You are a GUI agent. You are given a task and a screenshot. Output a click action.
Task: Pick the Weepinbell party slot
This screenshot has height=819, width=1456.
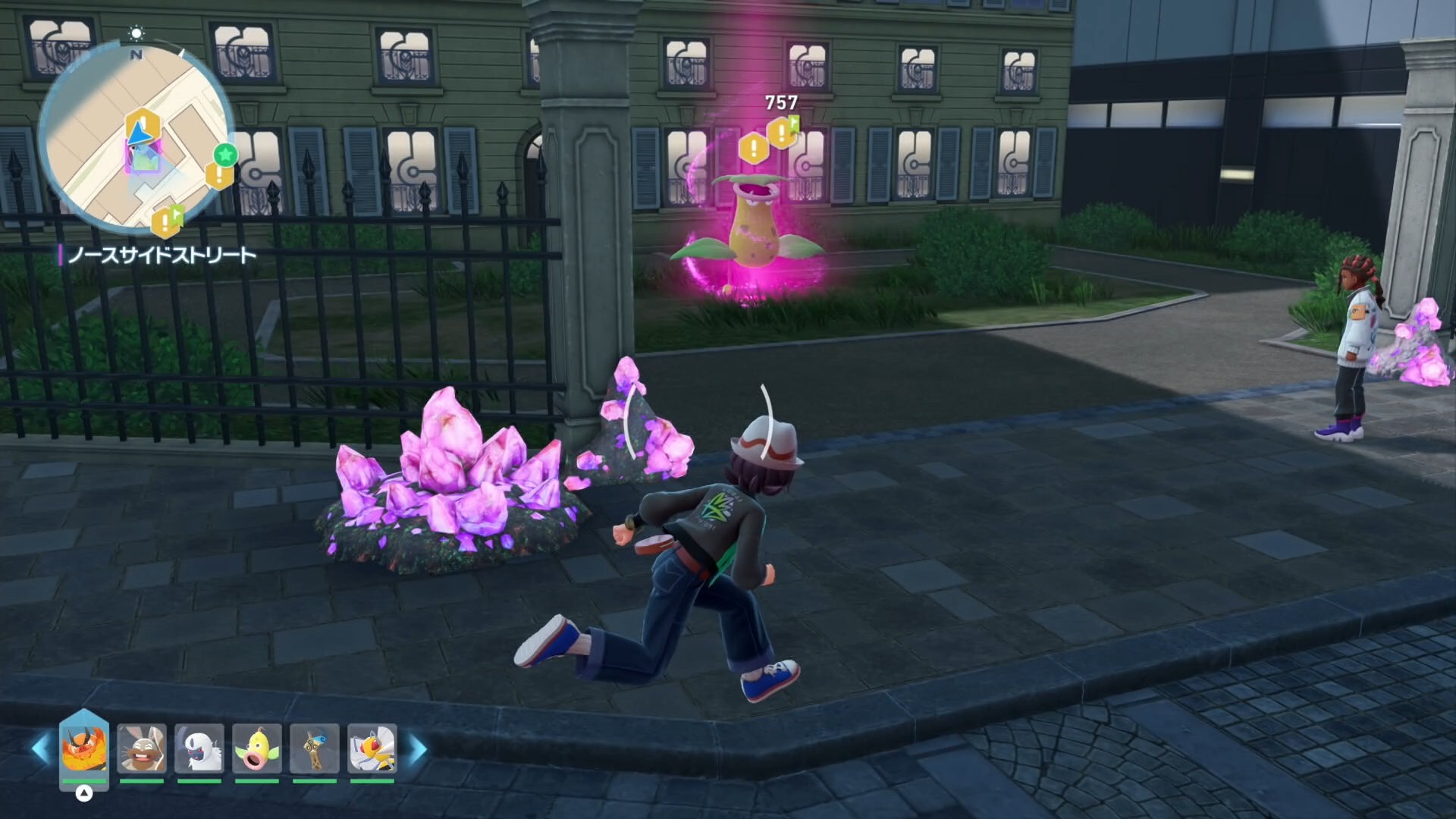tap(257, 748)
